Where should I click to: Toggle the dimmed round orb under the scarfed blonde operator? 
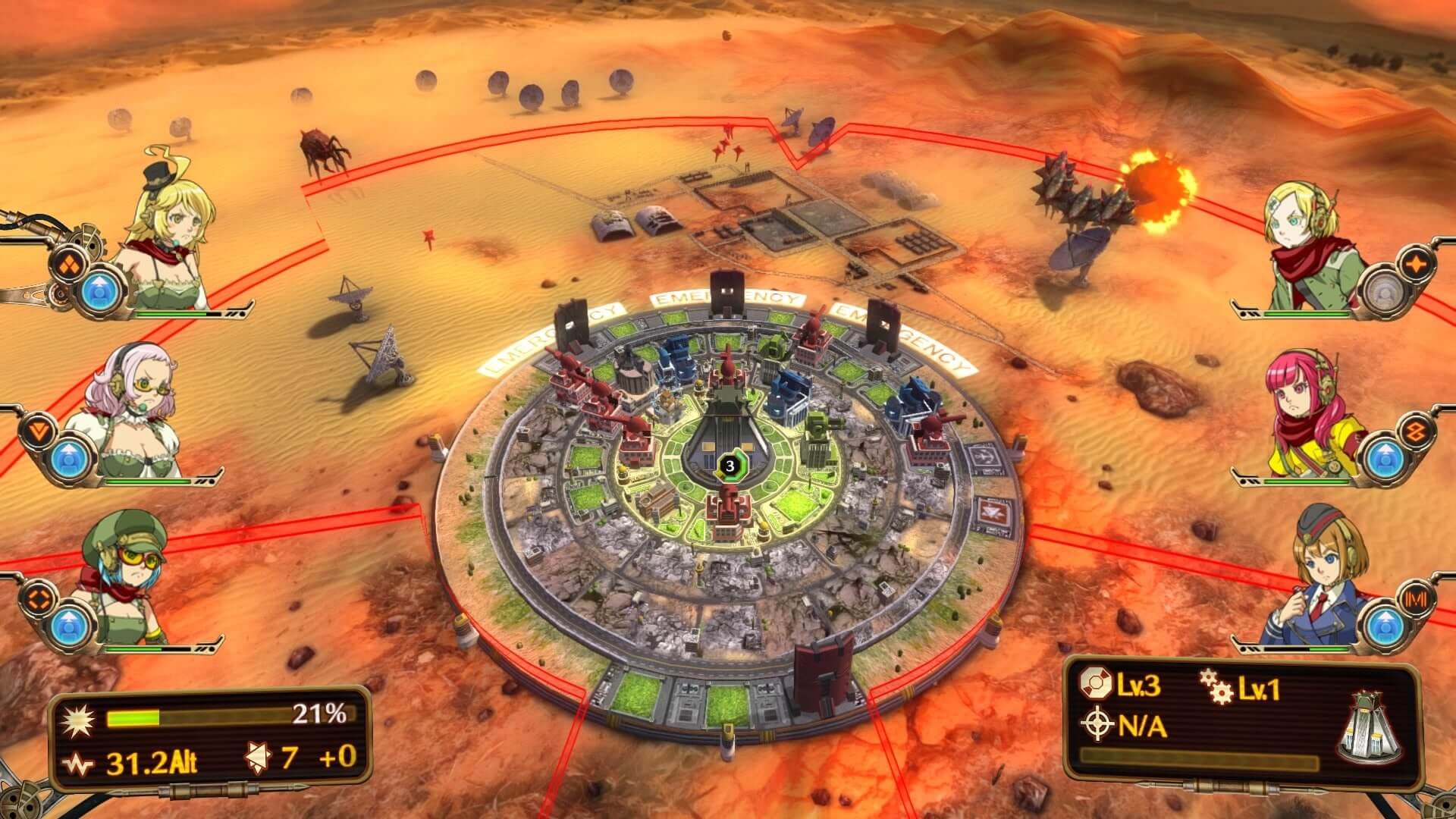pyautogui.click(x=1385, y=291)
